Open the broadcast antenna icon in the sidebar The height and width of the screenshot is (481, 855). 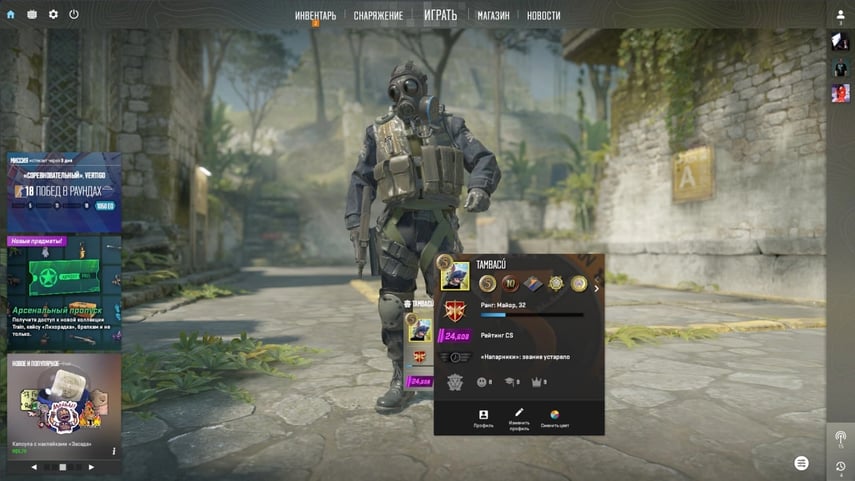(840, 438)
